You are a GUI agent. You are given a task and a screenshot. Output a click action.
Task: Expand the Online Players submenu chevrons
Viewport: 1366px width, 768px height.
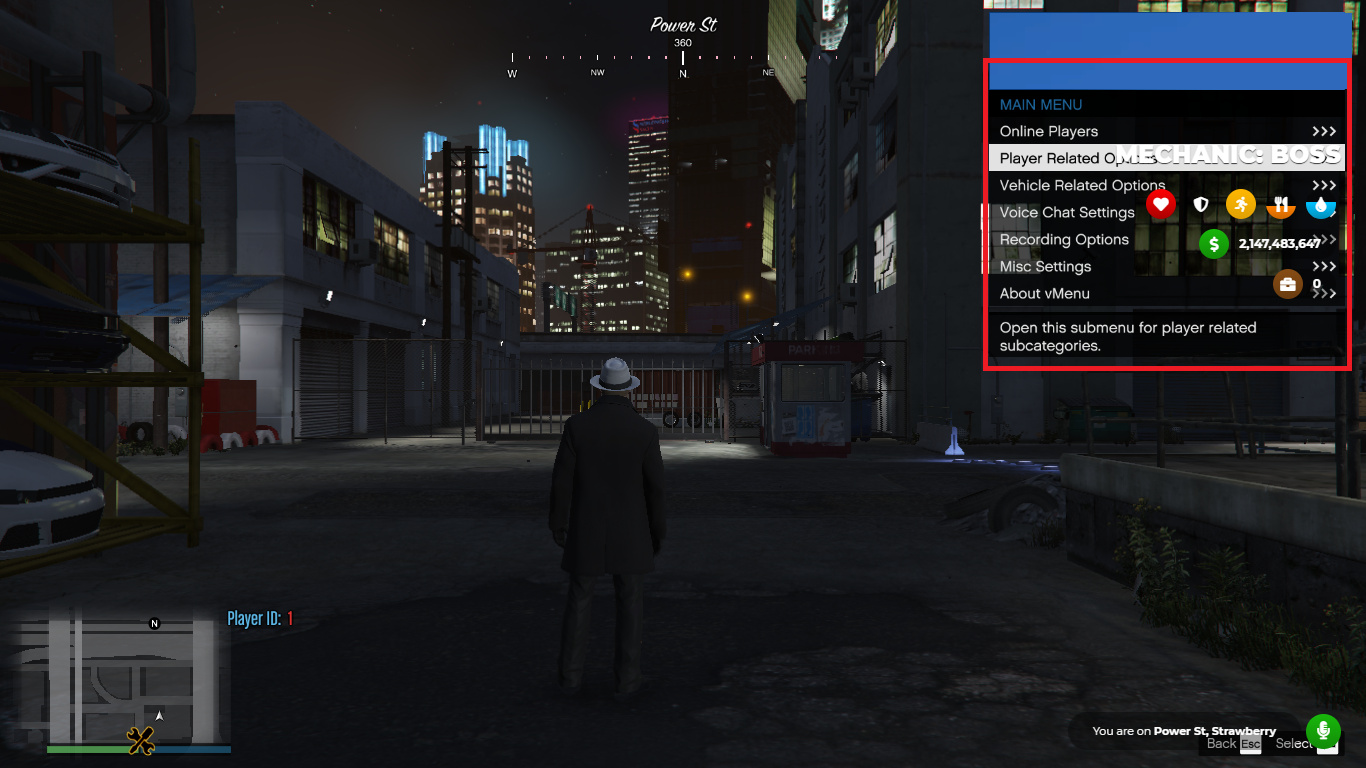(1323, 131)
